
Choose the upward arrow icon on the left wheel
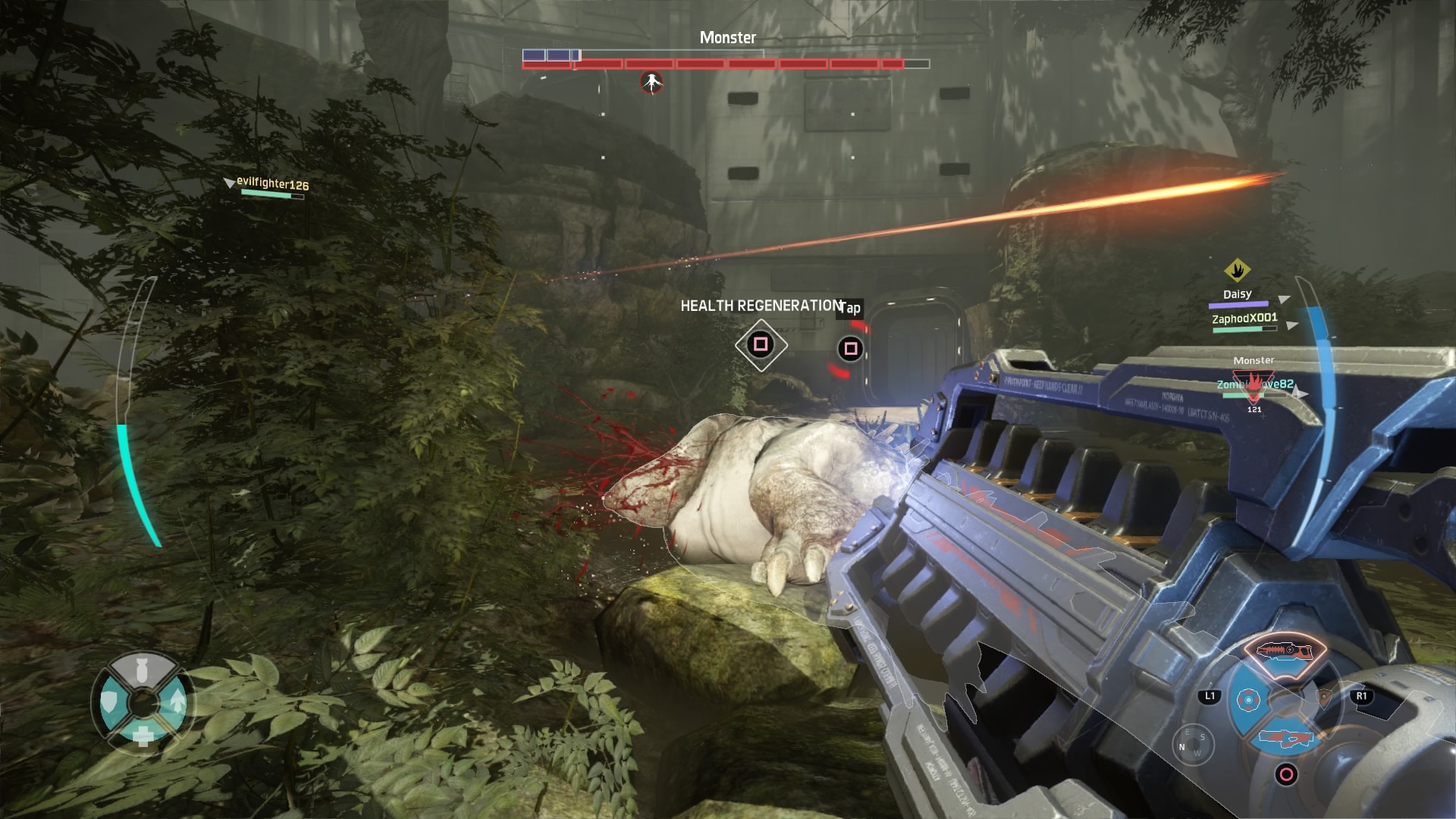click(176, 701)
